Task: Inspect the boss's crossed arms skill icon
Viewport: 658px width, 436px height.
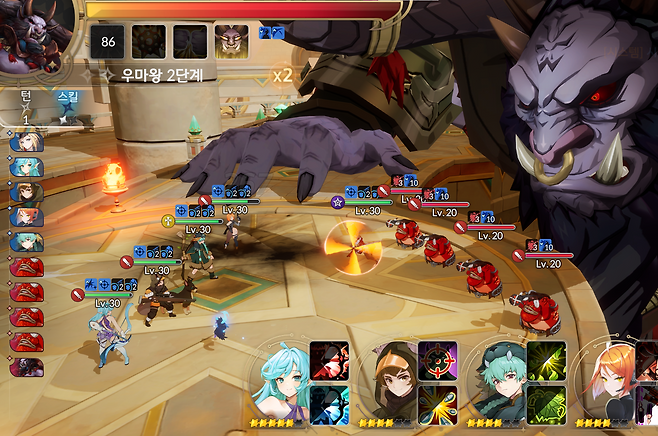Action: (x=190, y=40)
